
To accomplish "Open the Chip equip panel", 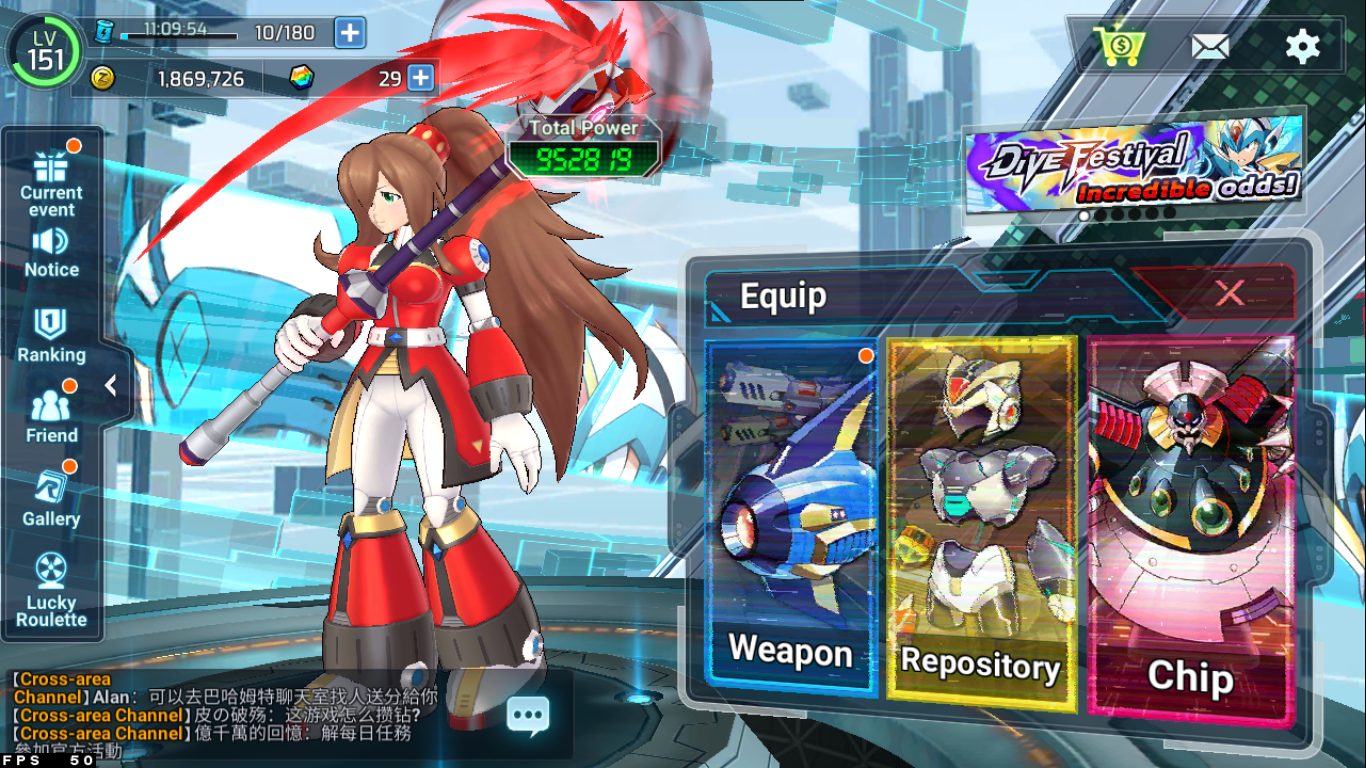I will point(1190,528).
